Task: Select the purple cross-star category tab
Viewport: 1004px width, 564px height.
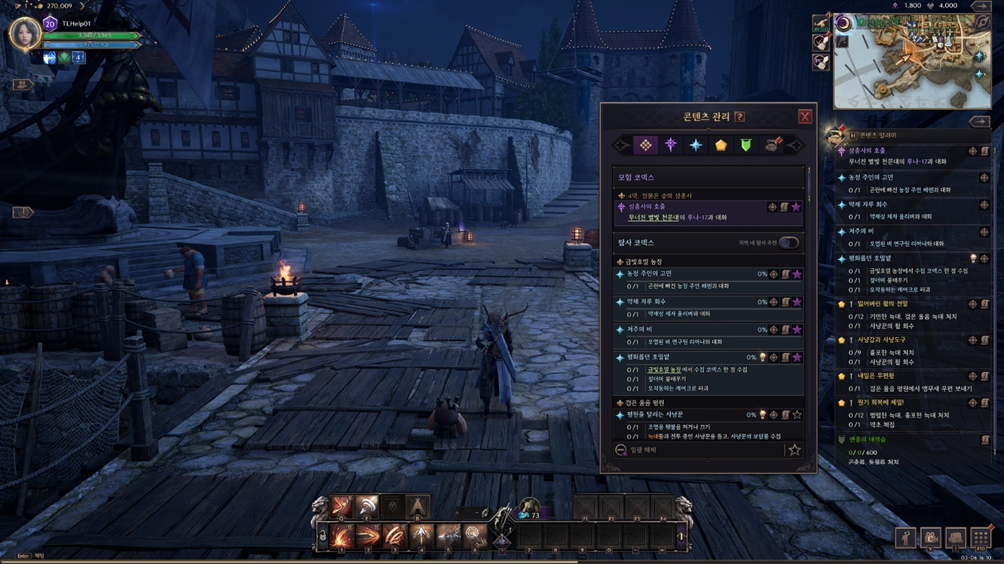Action: [670, 146]
